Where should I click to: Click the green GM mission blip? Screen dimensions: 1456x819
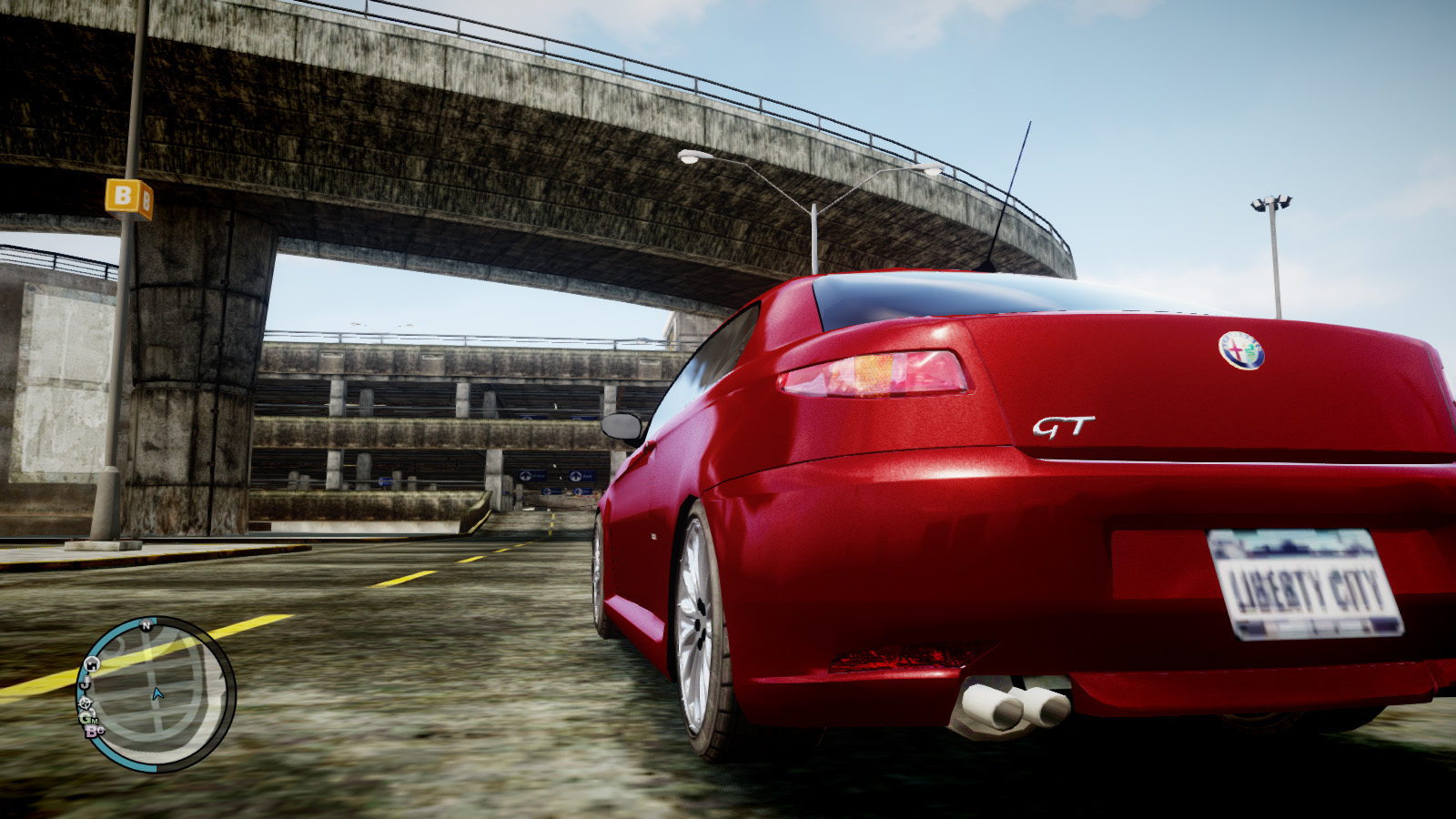pyautogui.click(x=88, y=719)
